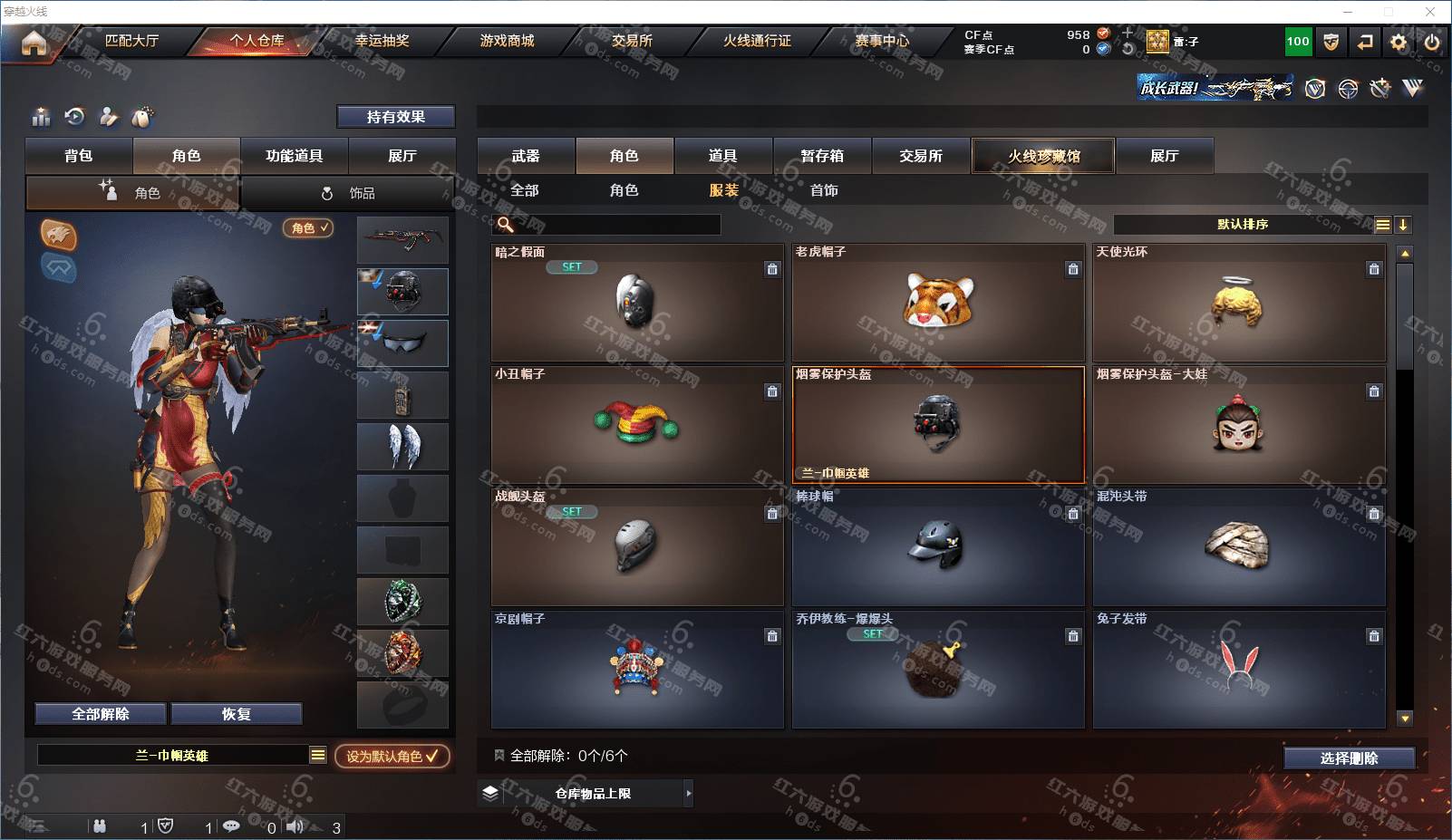Click the 全部解除 unequip-all button
Image resolution: width=1452 pixels, height=840 pixels.
pos(101,714)
